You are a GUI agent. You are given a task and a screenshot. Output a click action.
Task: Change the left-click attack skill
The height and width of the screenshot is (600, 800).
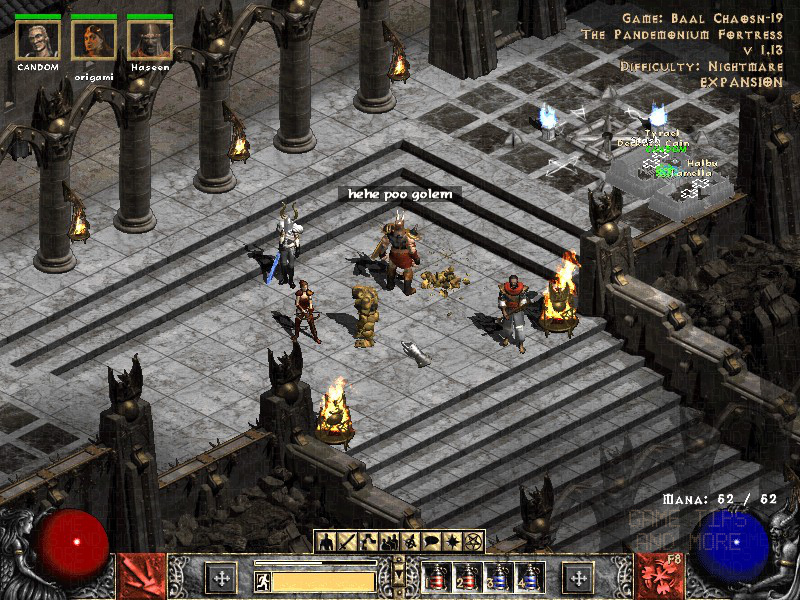coord(141,577)
